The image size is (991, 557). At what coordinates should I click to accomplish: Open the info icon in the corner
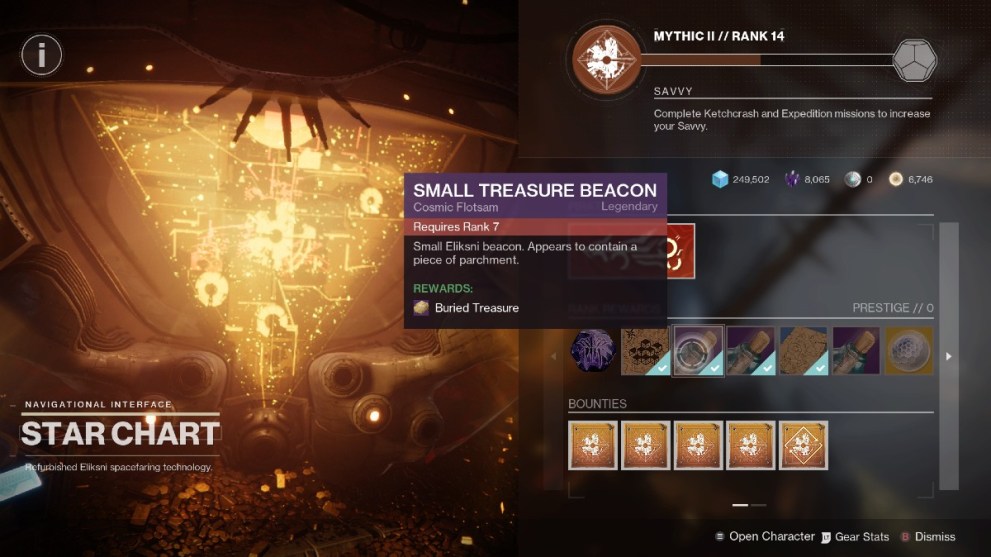(42, 55)
